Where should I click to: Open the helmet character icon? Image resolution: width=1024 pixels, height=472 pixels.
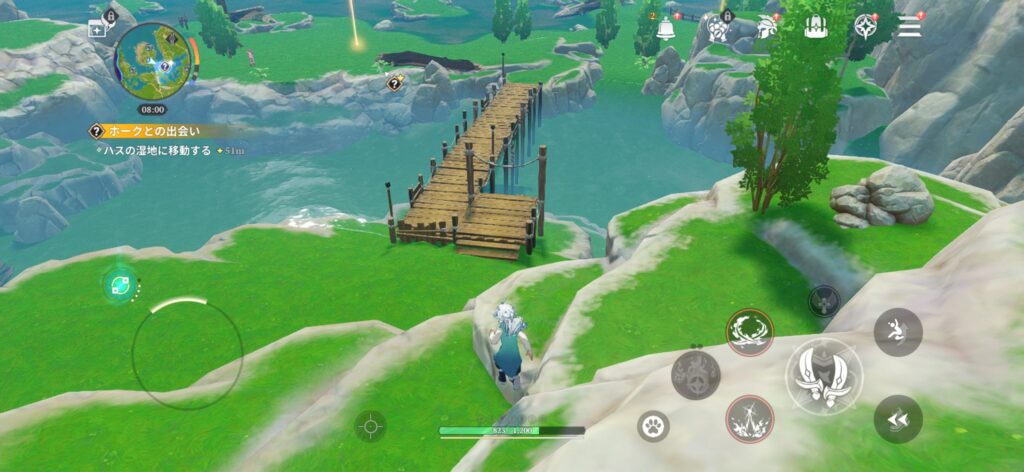pyautogui.click(x=768, y=27)
